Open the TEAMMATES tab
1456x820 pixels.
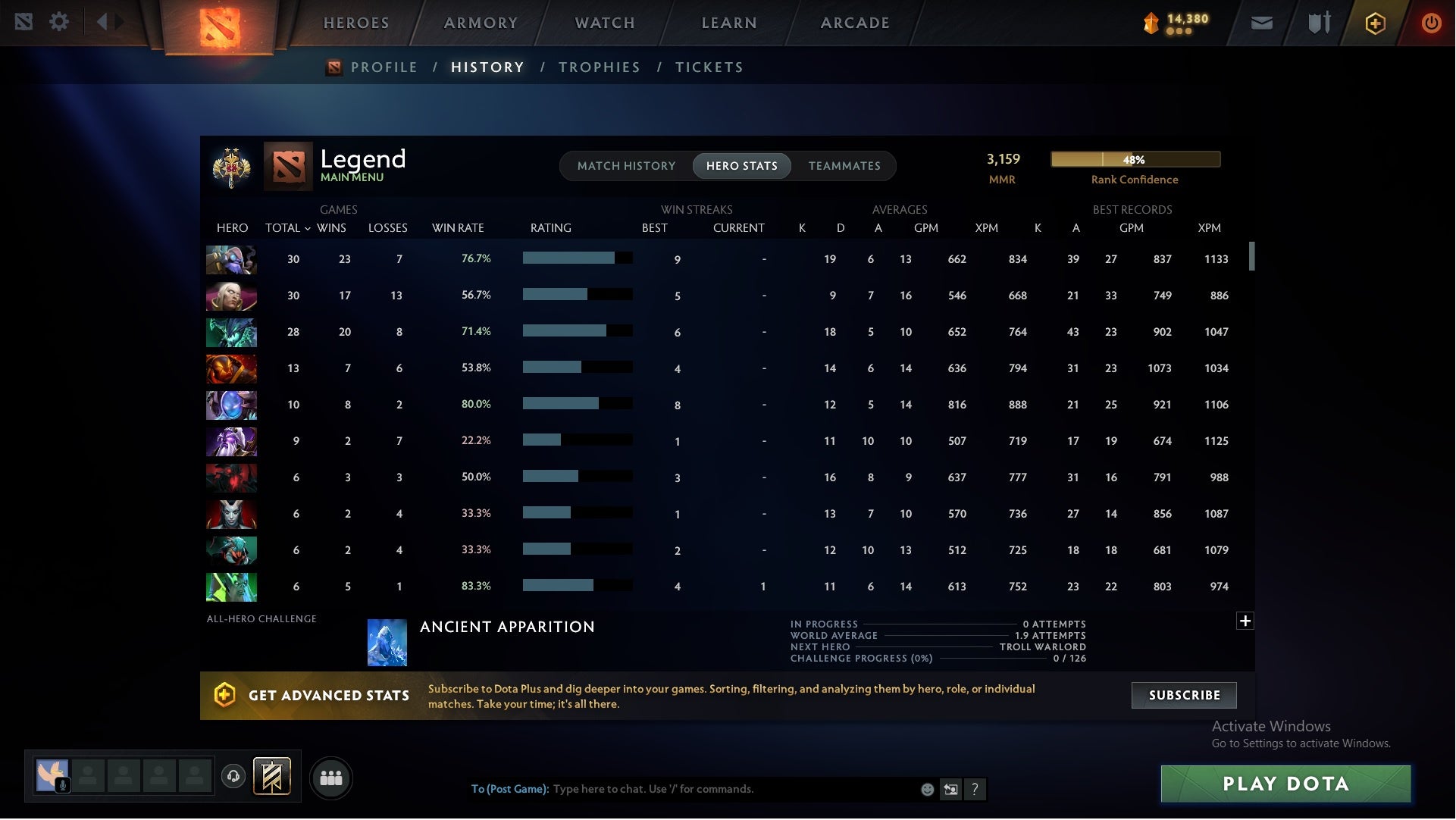pyautogui.click(x=844, y=166)
